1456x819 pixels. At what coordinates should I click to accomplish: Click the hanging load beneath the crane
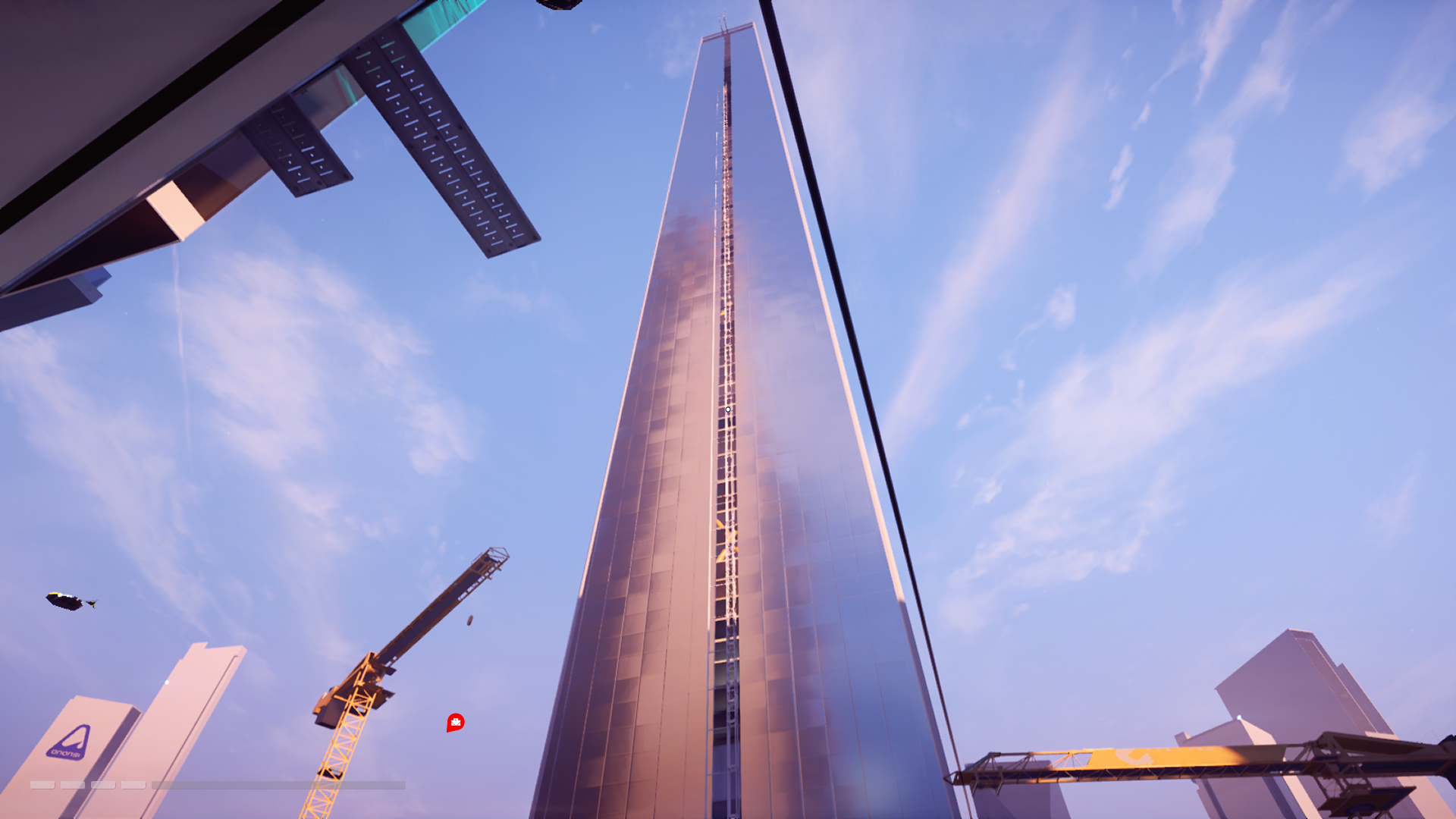coord(470,620)
